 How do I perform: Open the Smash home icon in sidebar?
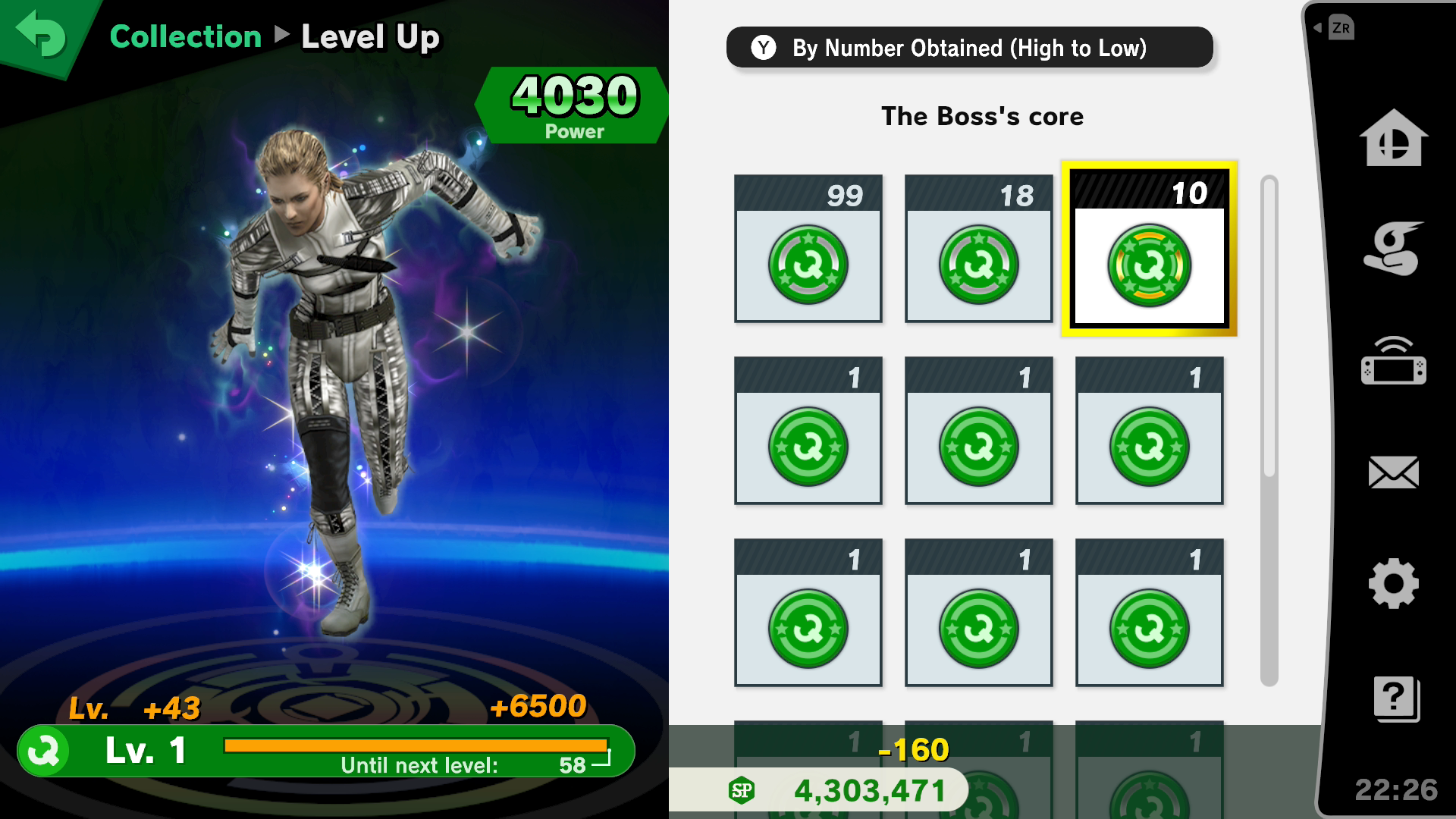1393,138
